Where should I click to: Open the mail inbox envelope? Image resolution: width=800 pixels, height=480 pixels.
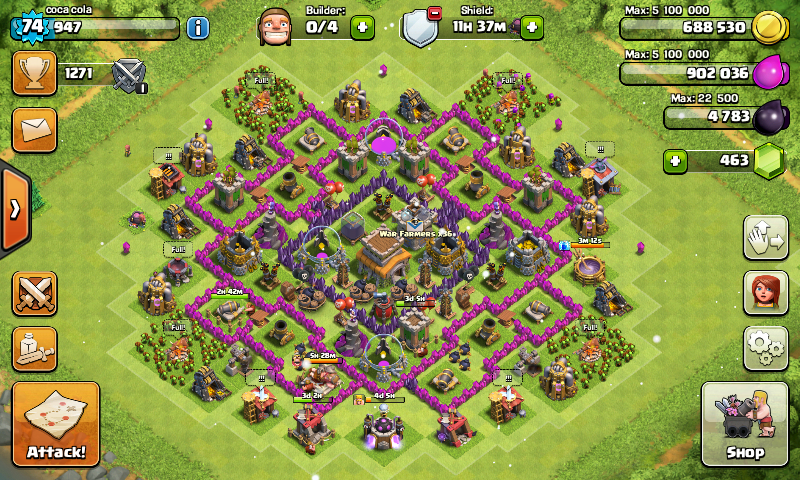coord(34,130)
